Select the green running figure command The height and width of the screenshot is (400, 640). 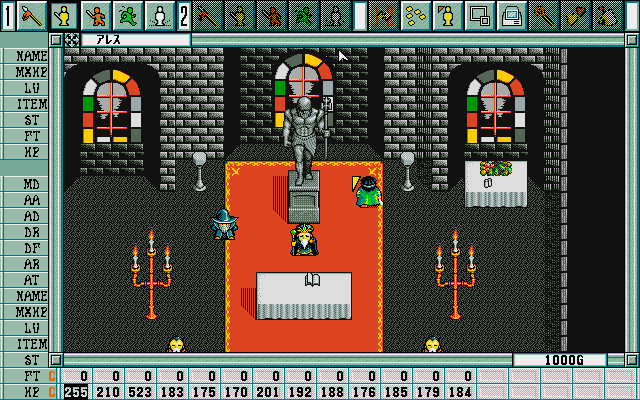coord(127,15)
